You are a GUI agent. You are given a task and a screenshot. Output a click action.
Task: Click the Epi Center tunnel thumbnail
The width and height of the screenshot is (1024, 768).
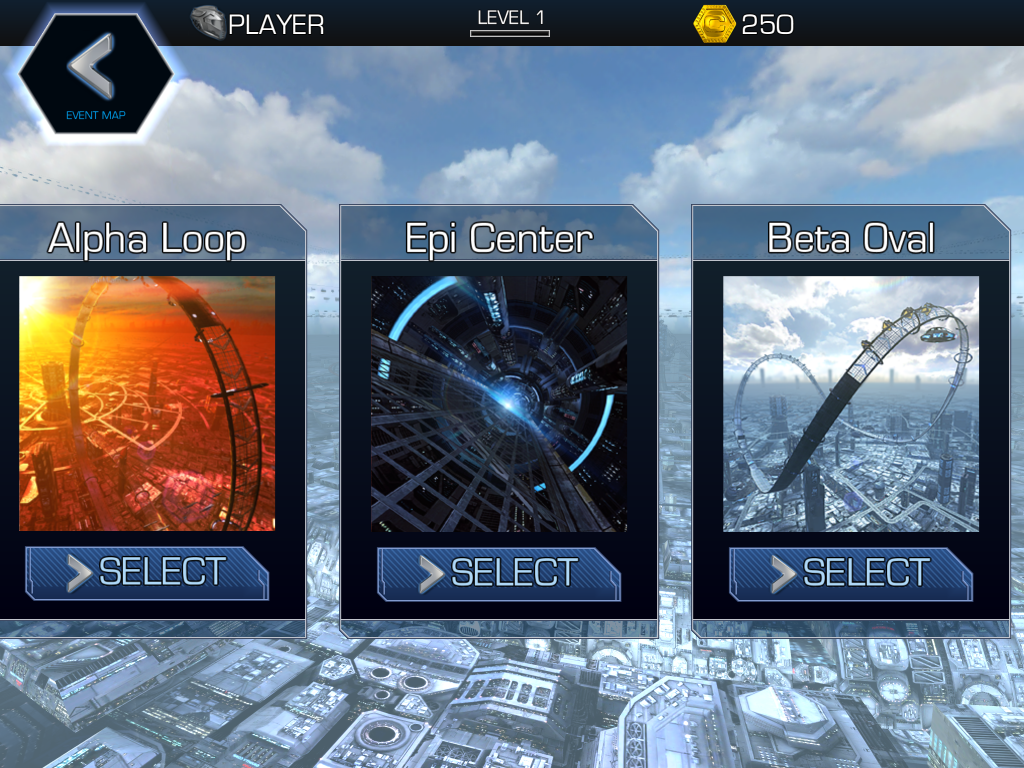499,403
